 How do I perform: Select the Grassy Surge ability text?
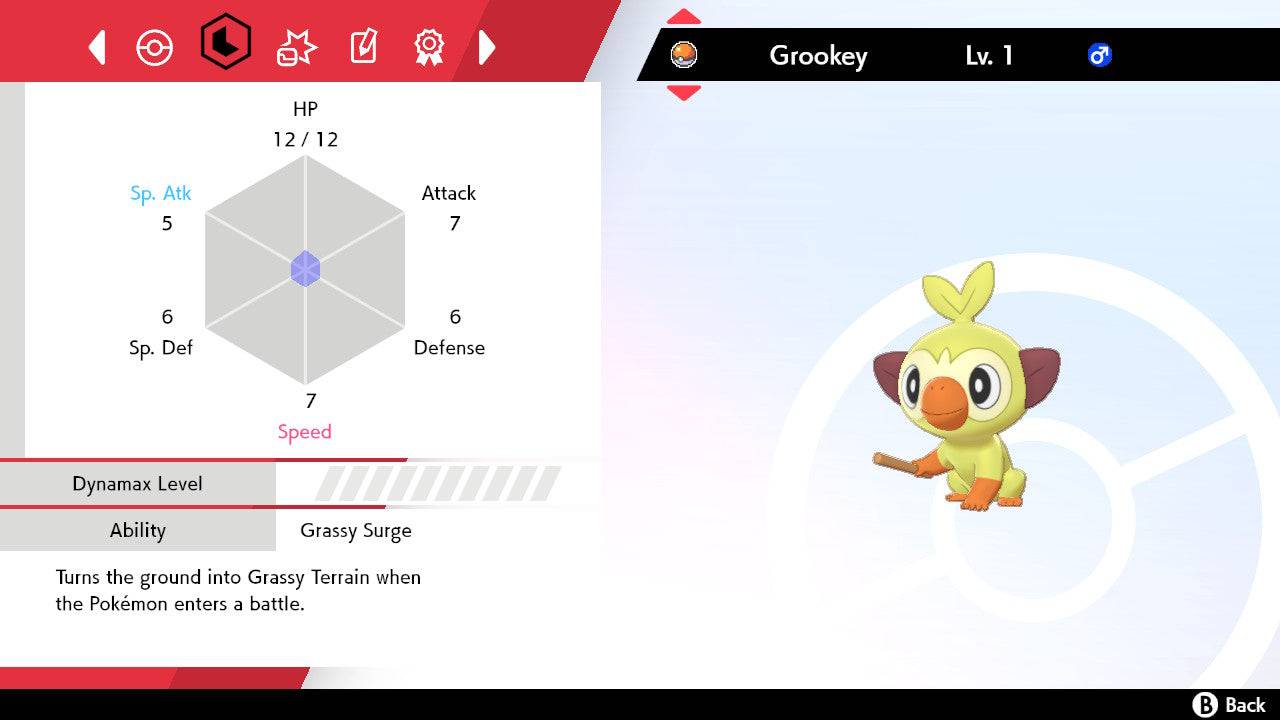pyautogui.click(x=356, y=530)
